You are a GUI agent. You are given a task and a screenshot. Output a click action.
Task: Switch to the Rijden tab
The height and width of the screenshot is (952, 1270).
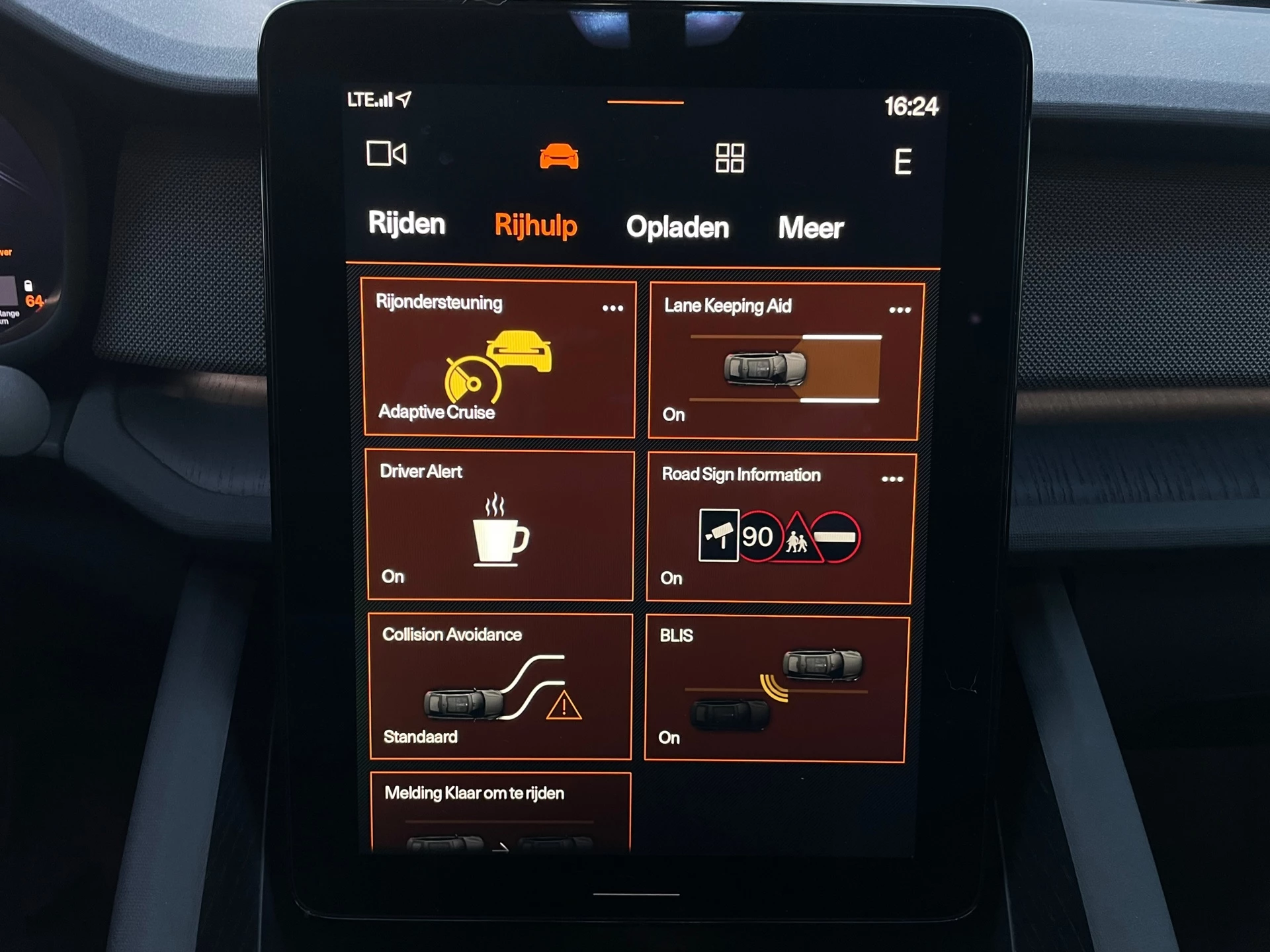click(x=406, y=223)
